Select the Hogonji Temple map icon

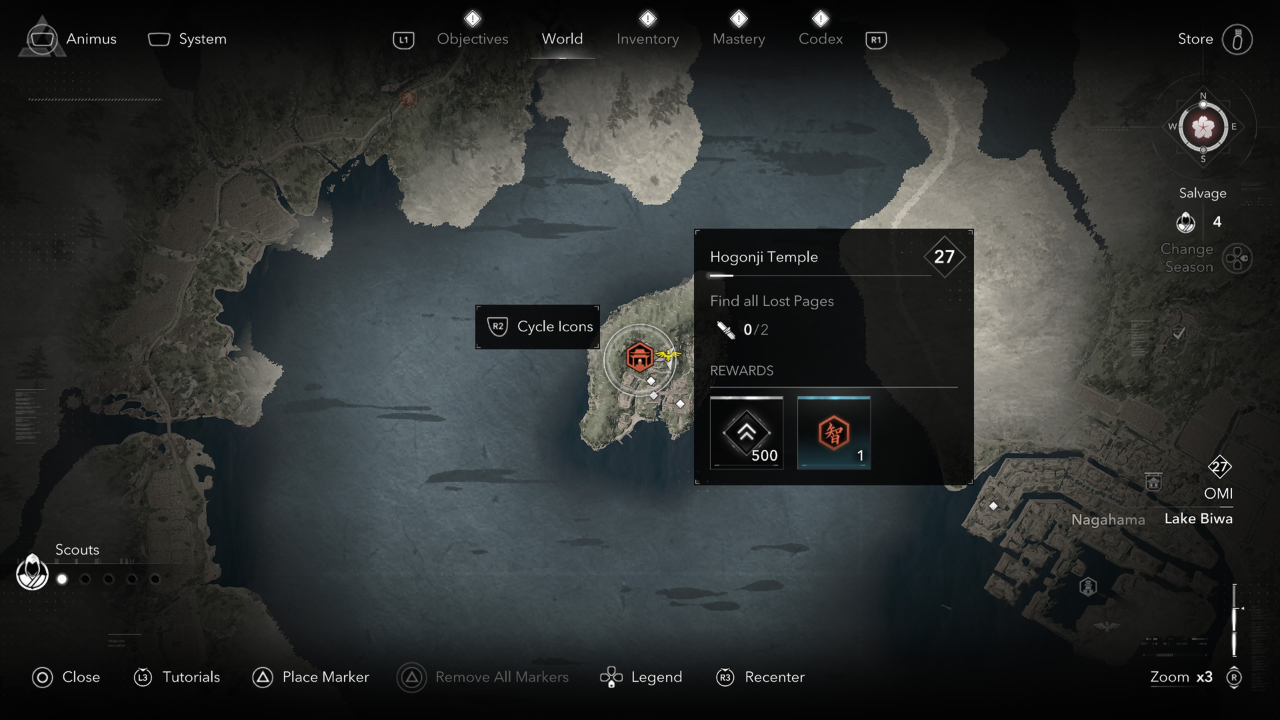639,357
